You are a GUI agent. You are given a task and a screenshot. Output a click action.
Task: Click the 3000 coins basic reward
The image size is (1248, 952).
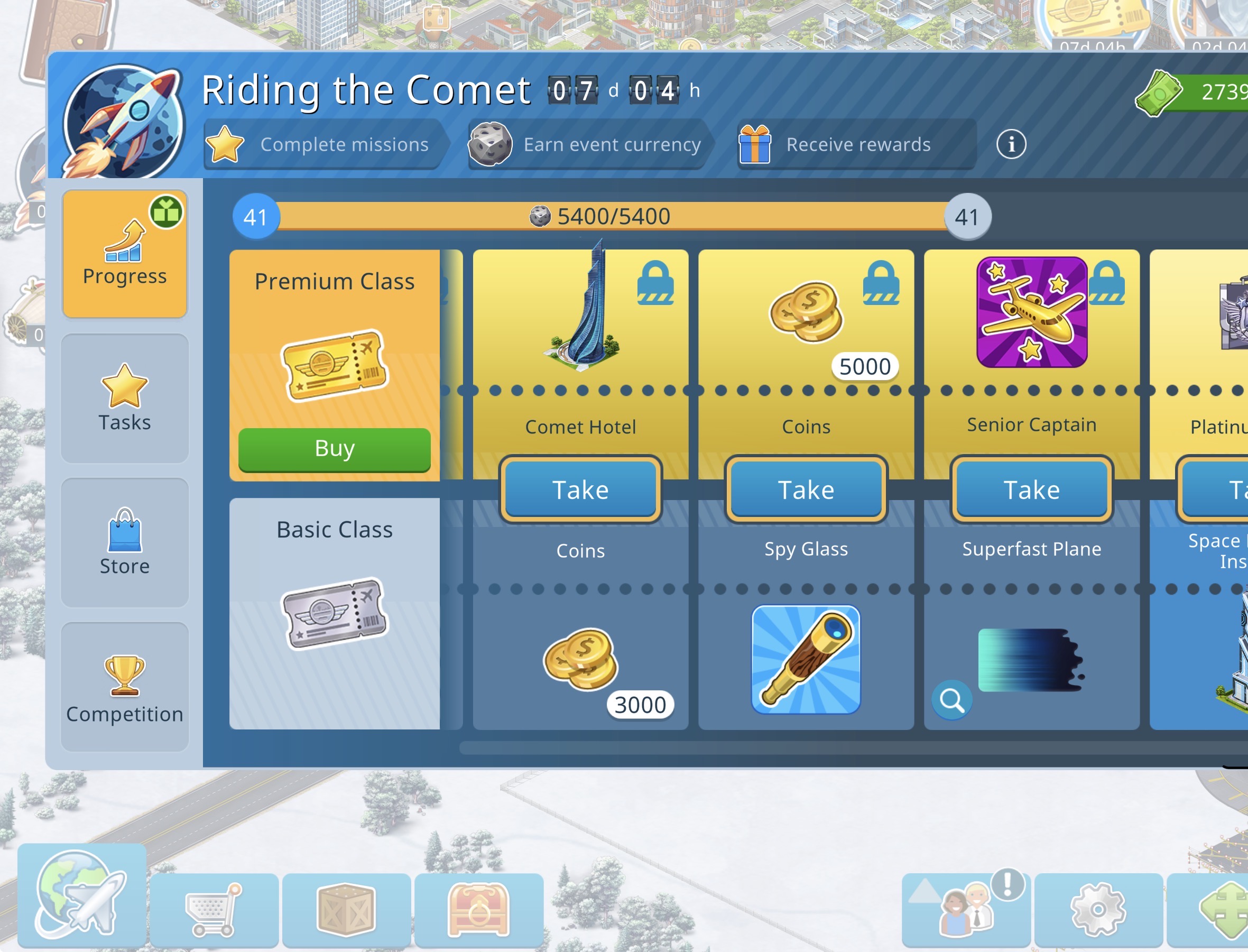[x=580, y=659]
